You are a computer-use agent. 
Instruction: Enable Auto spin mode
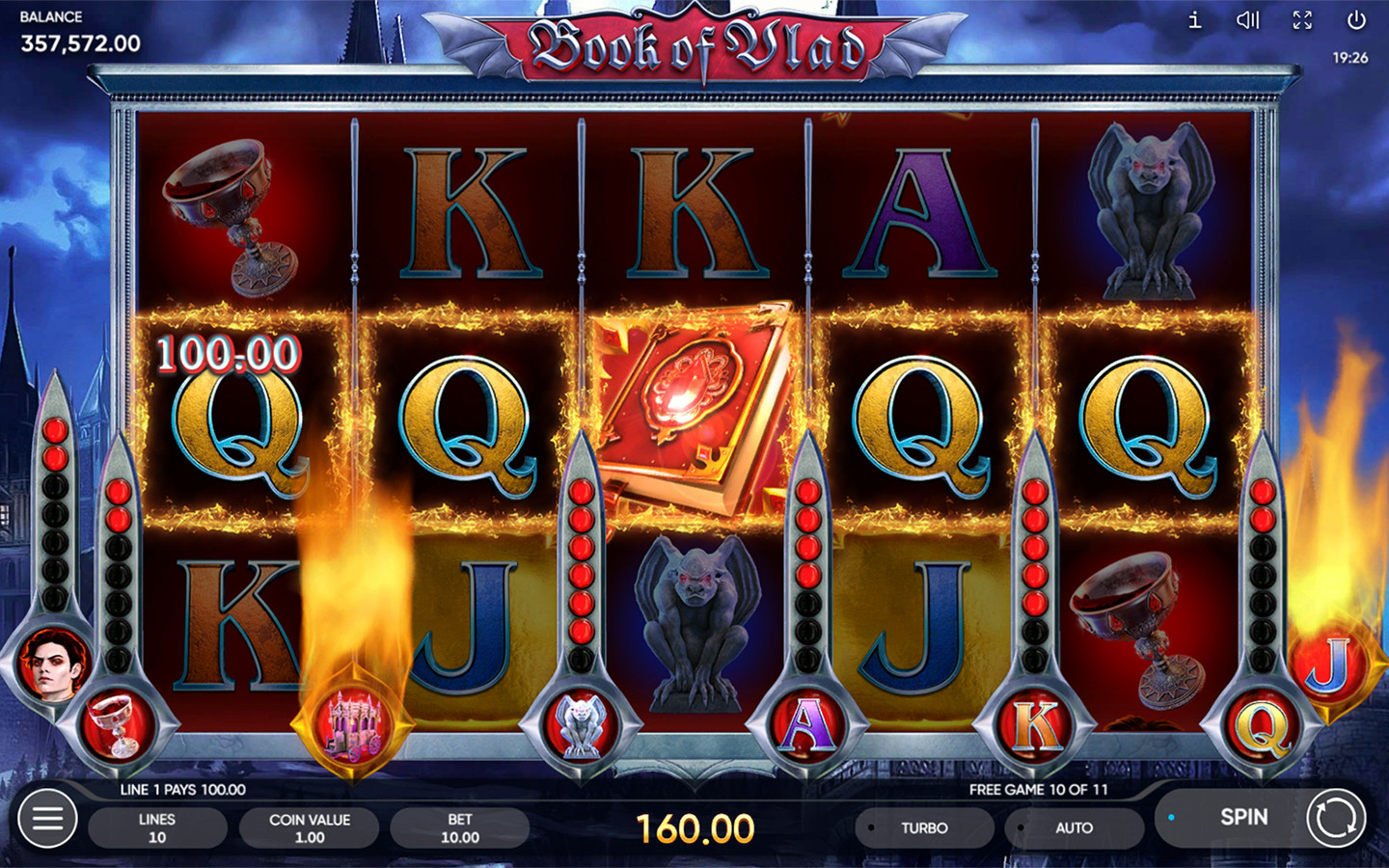pyautogui.click(x=1073, y=827)
